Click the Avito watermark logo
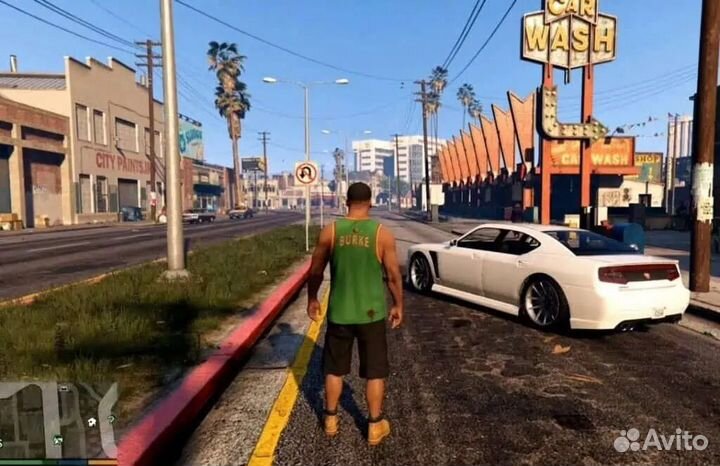Image resolution: width=720 pixels, height=466 pixels. tap(661, 440)
